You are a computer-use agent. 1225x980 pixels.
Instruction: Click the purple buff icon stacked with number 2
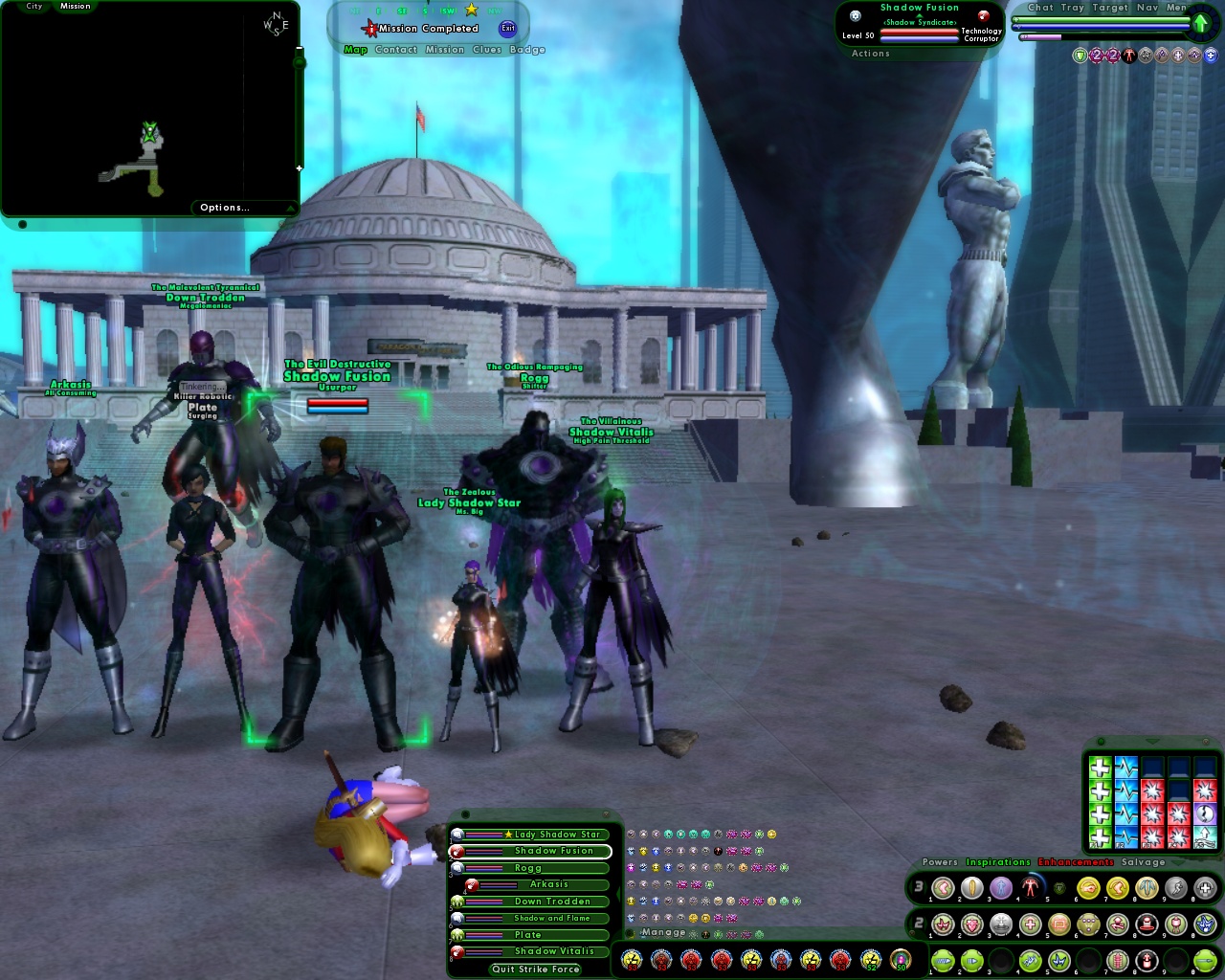(1096, 56)
